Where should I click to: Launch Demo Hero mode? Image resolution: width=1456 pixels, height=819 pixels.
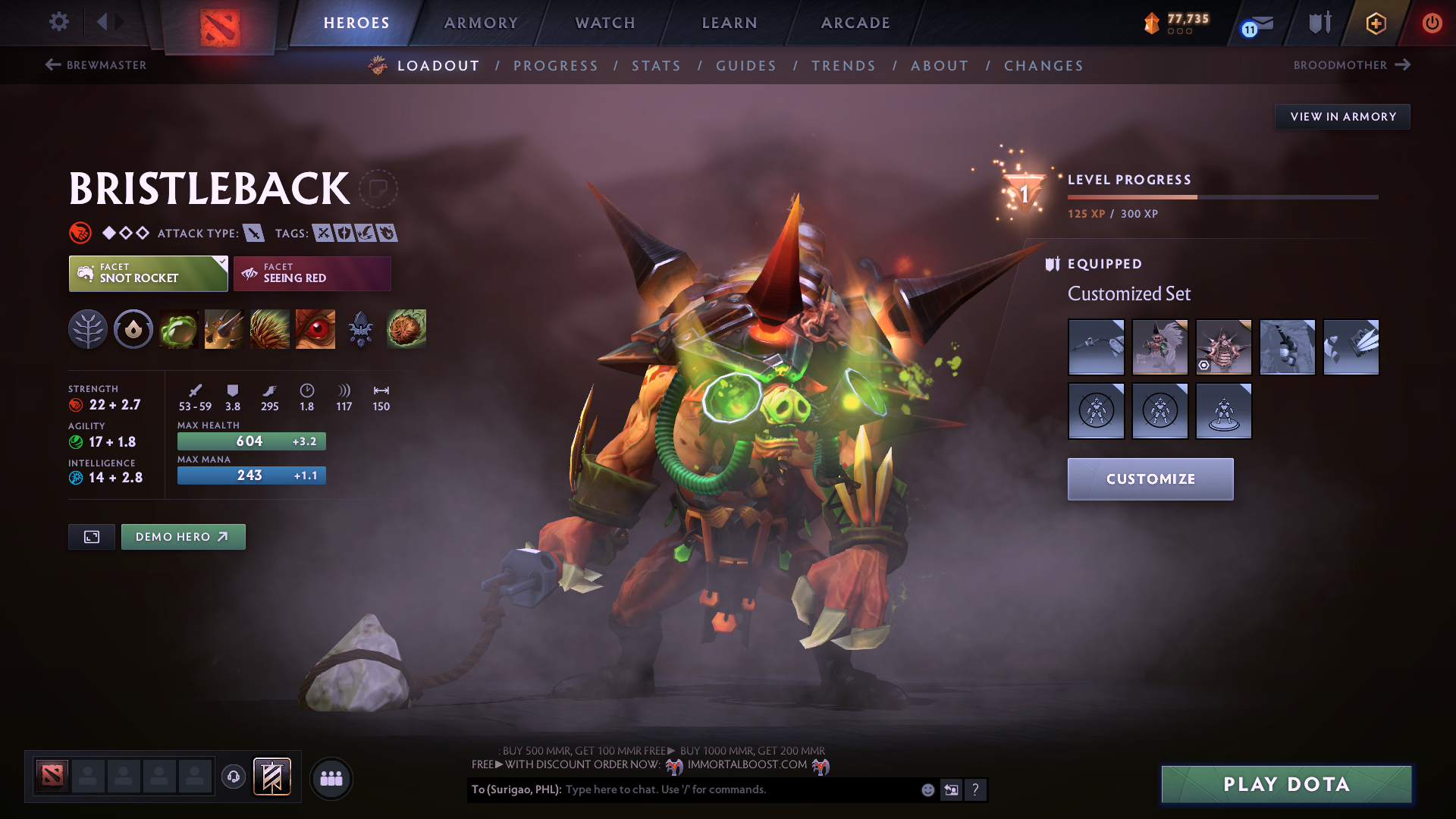[183, 537]
